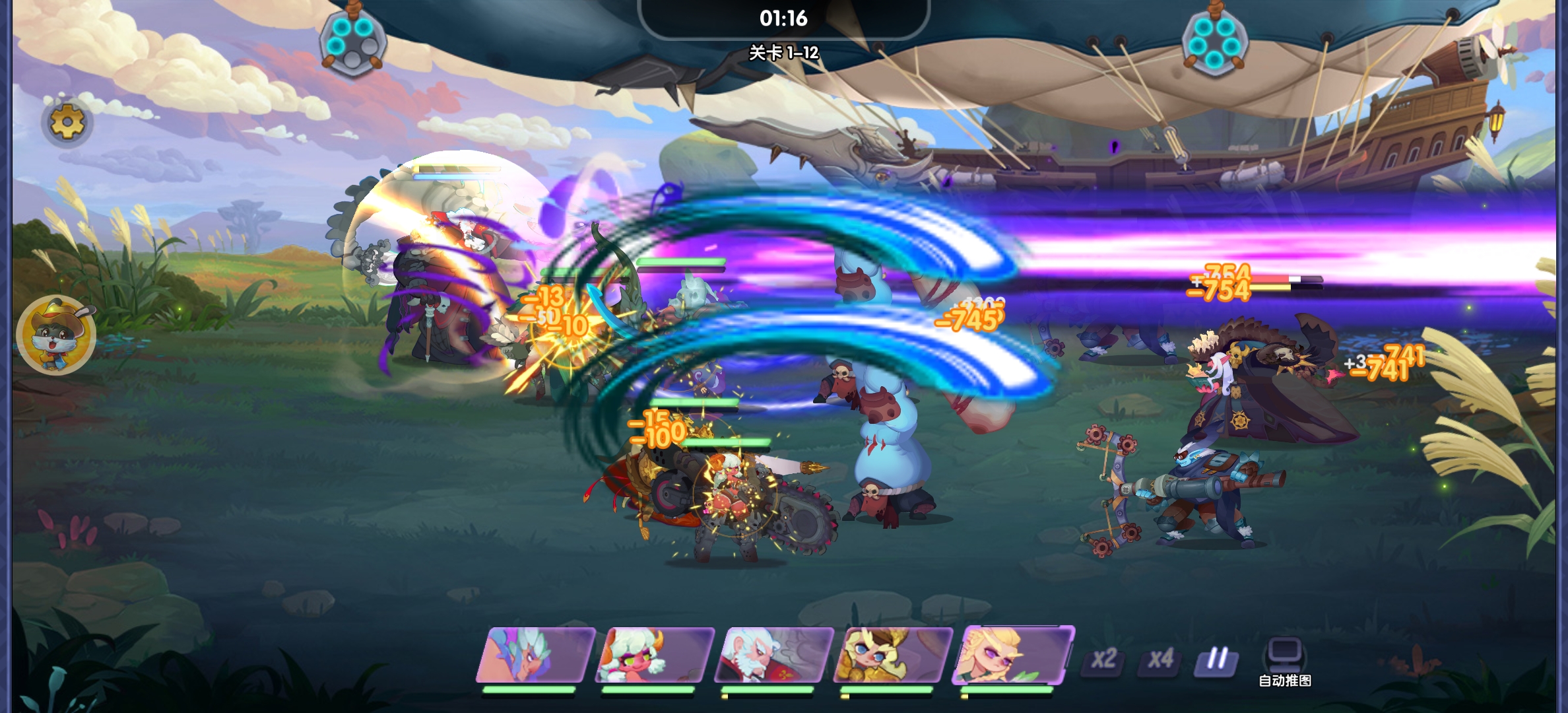Choose the white-bearded old man hero card
1568x713 pixels.
pyautogui.click(x=773, y=656)
